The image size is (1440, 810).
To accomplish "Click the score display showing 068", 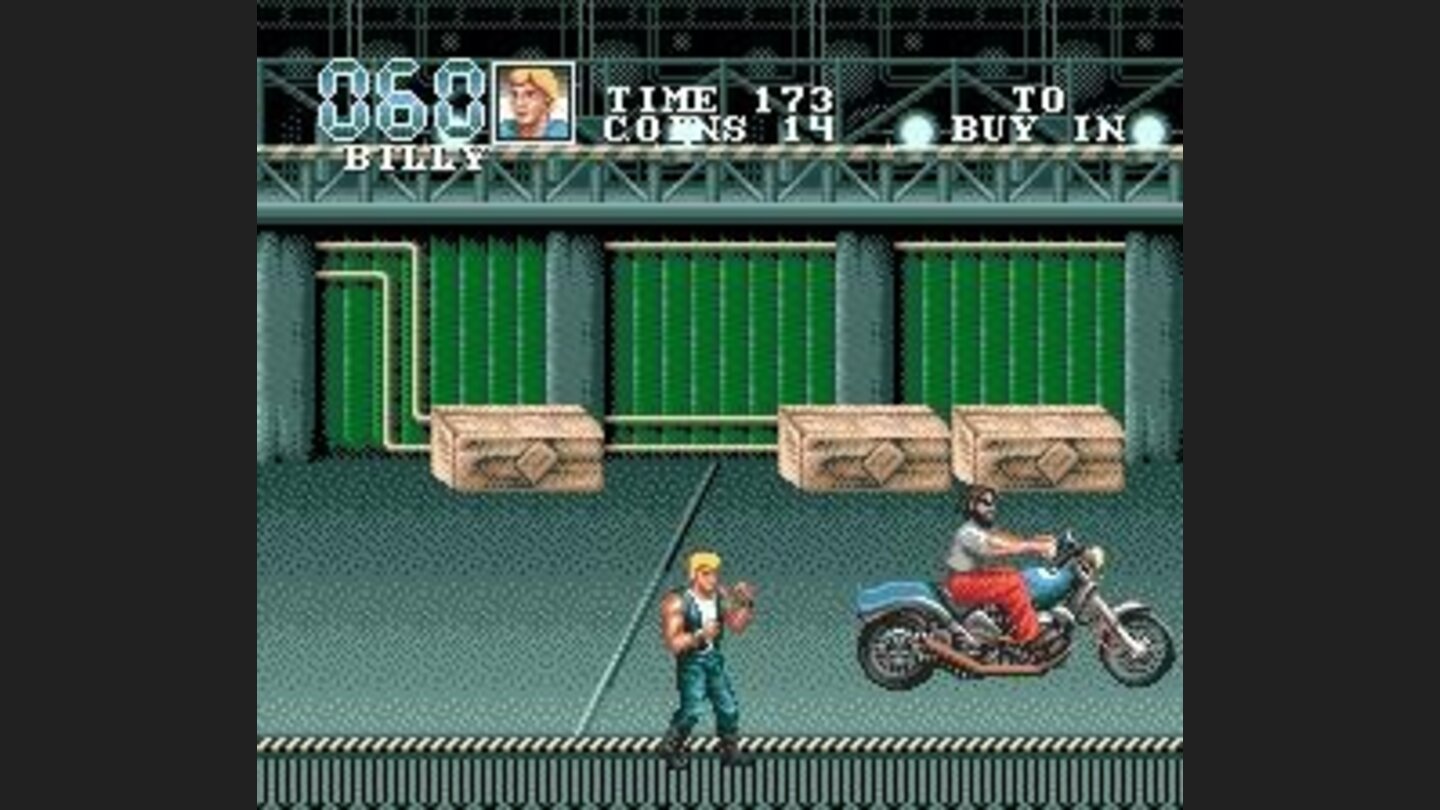I will pyautogui.click(x=404, y=100).
